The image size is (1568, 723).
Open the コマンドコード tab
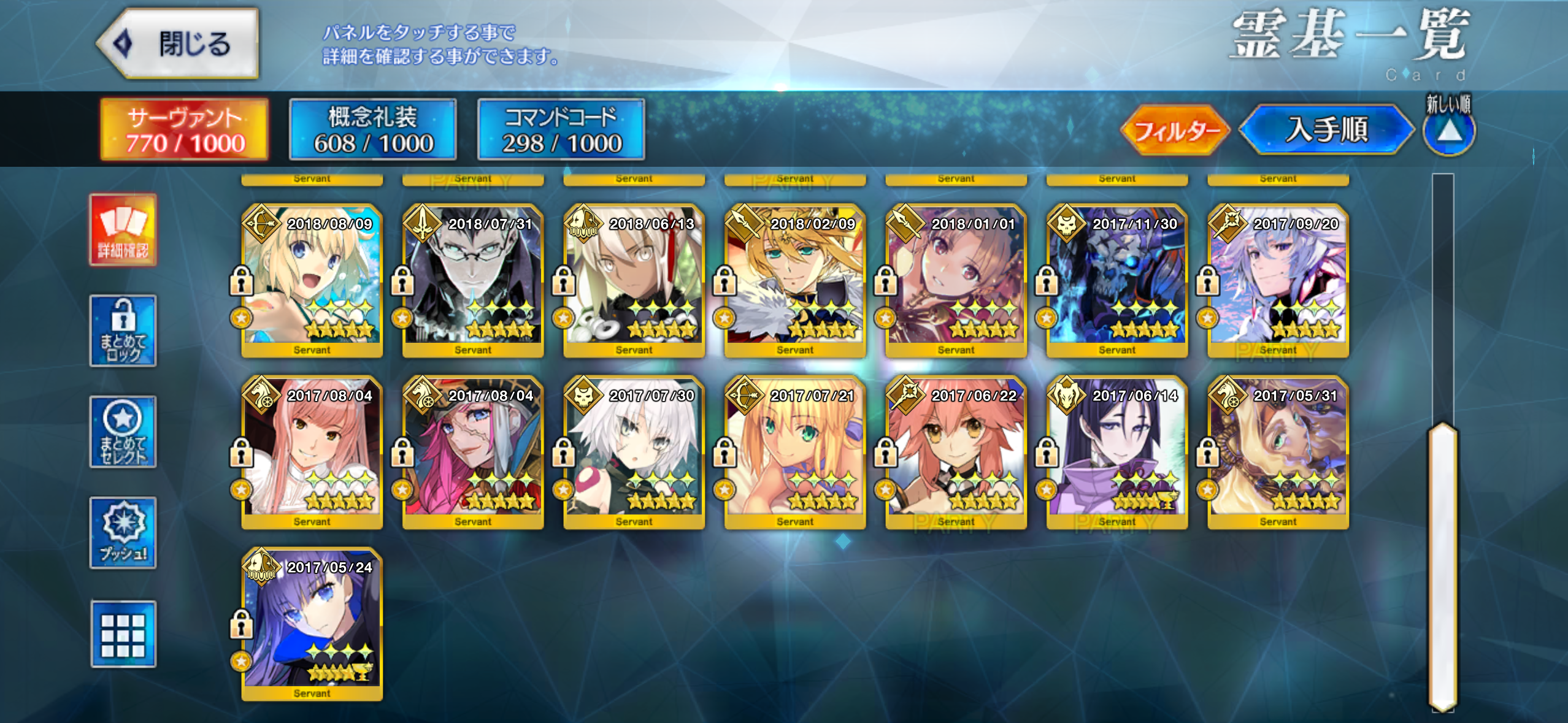point(561,129)
